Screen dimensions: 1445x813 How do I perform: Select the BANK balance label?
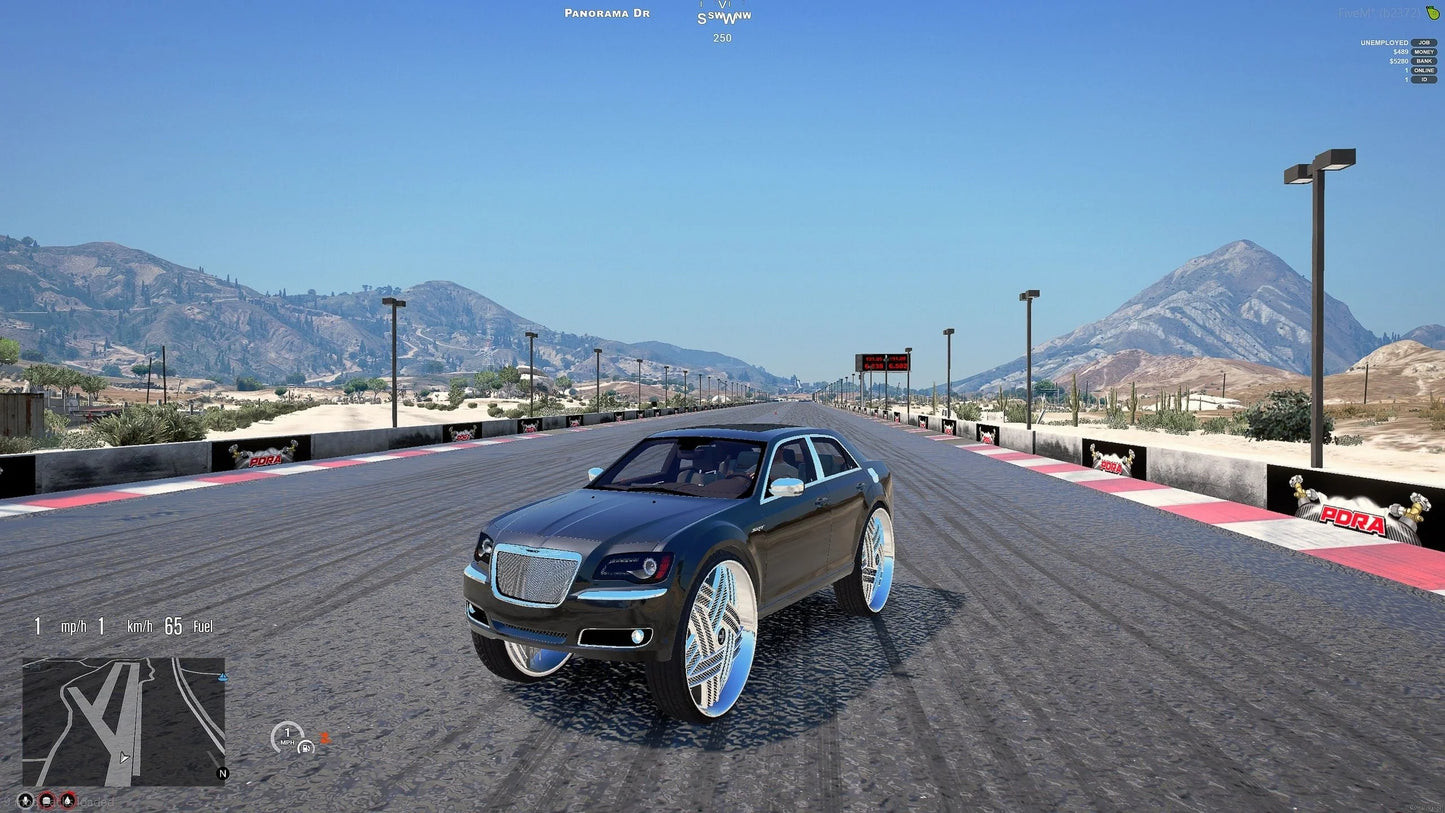coord(1424,61)
